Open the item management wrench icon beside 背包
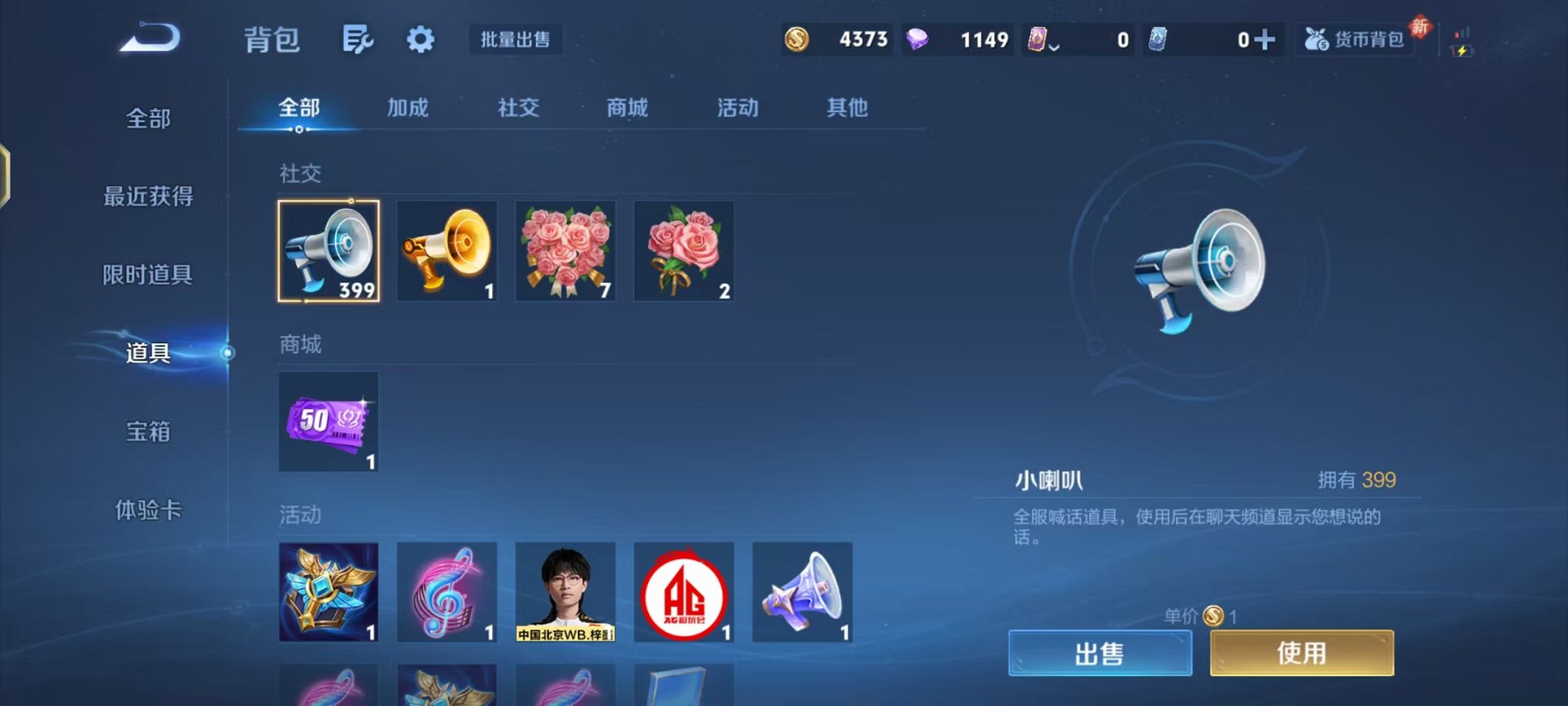Screen dimensions: 1568x706 pos(358,40)
